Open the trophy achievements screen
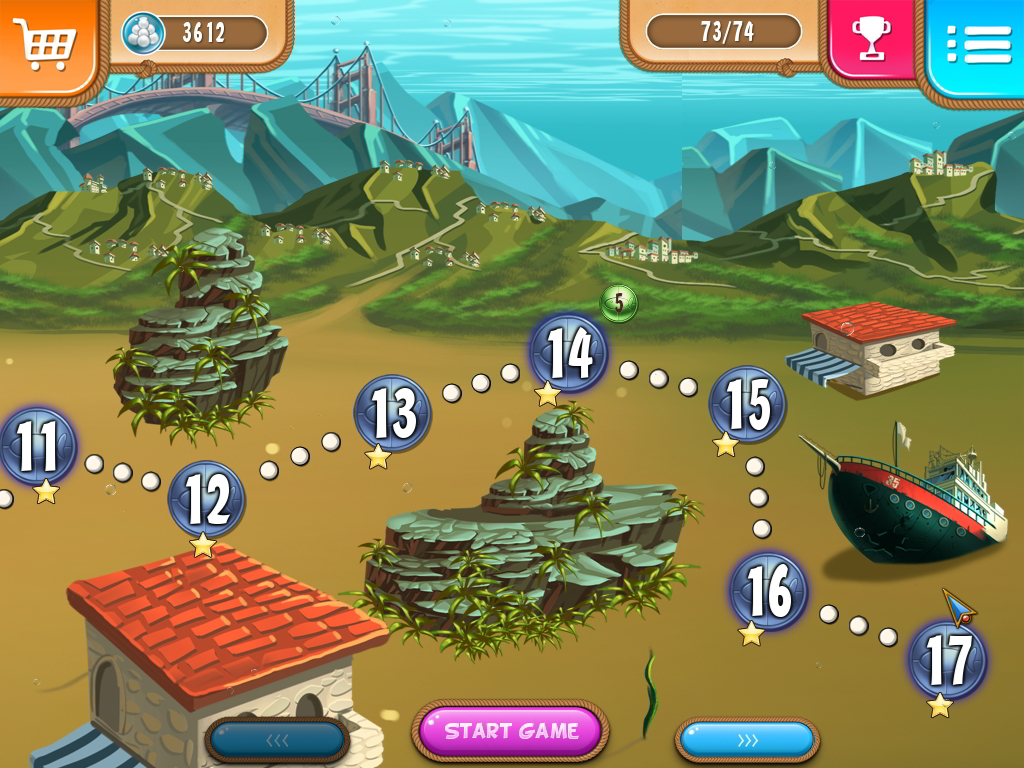Image resolution: width=1024 pixels, height=768 pixels. pos(871,40)
